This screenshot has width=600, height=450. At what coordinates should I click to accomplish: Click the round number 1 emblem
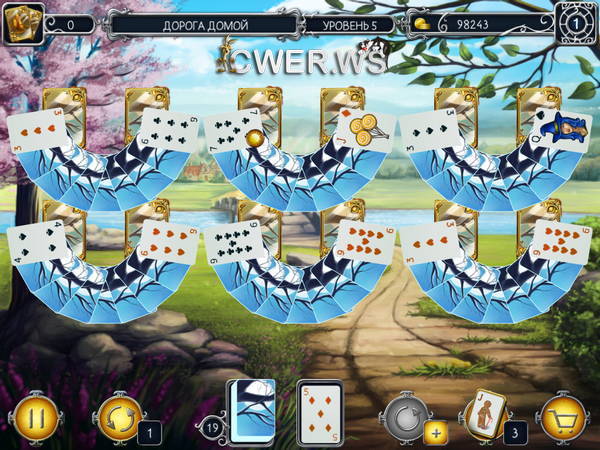[x=575, y=23]
